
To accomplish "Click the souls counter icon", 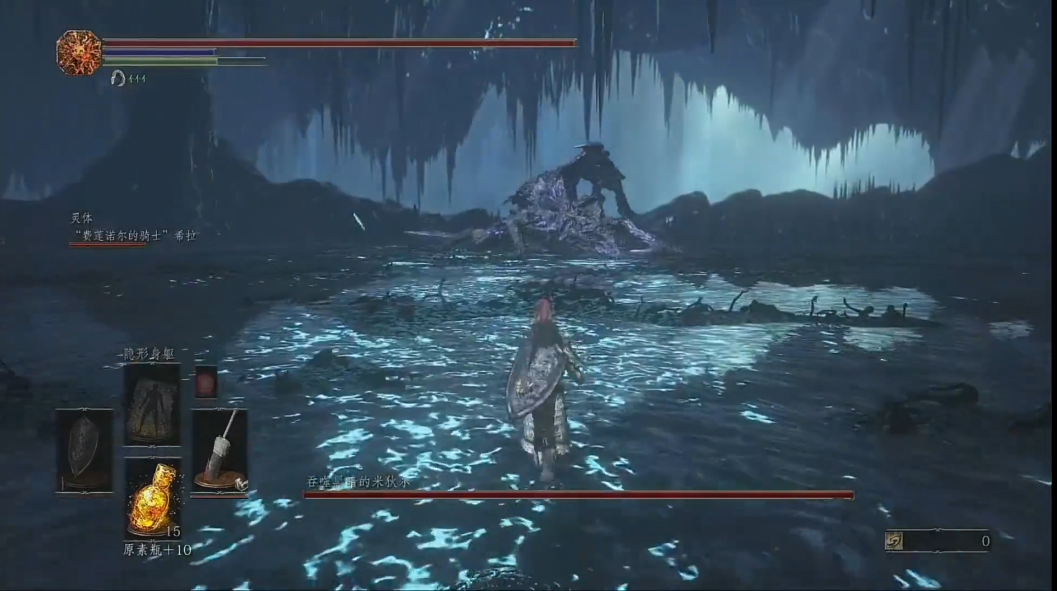I will pyautogui.click(x=894, y=541).
